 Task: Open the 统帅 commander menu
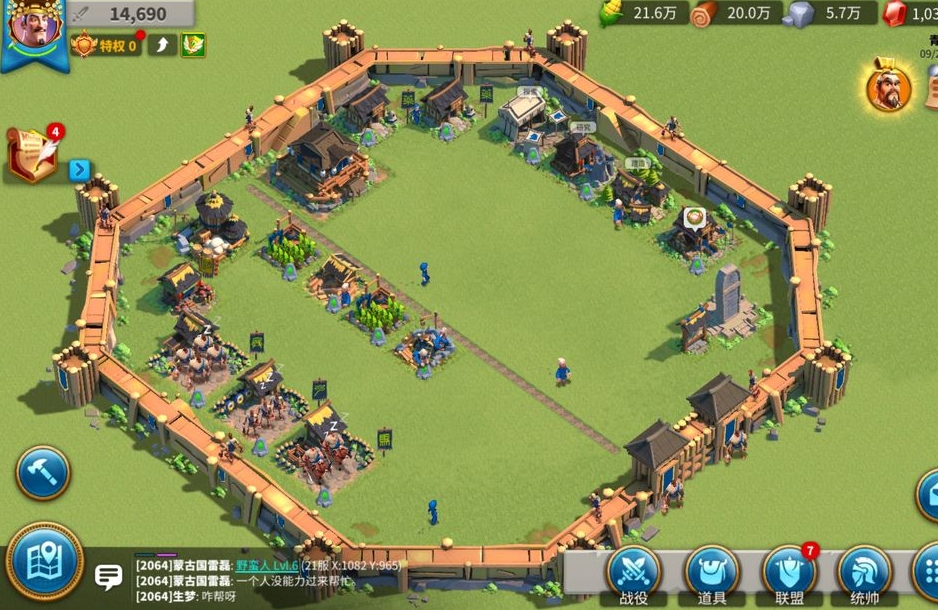(865, 574)
